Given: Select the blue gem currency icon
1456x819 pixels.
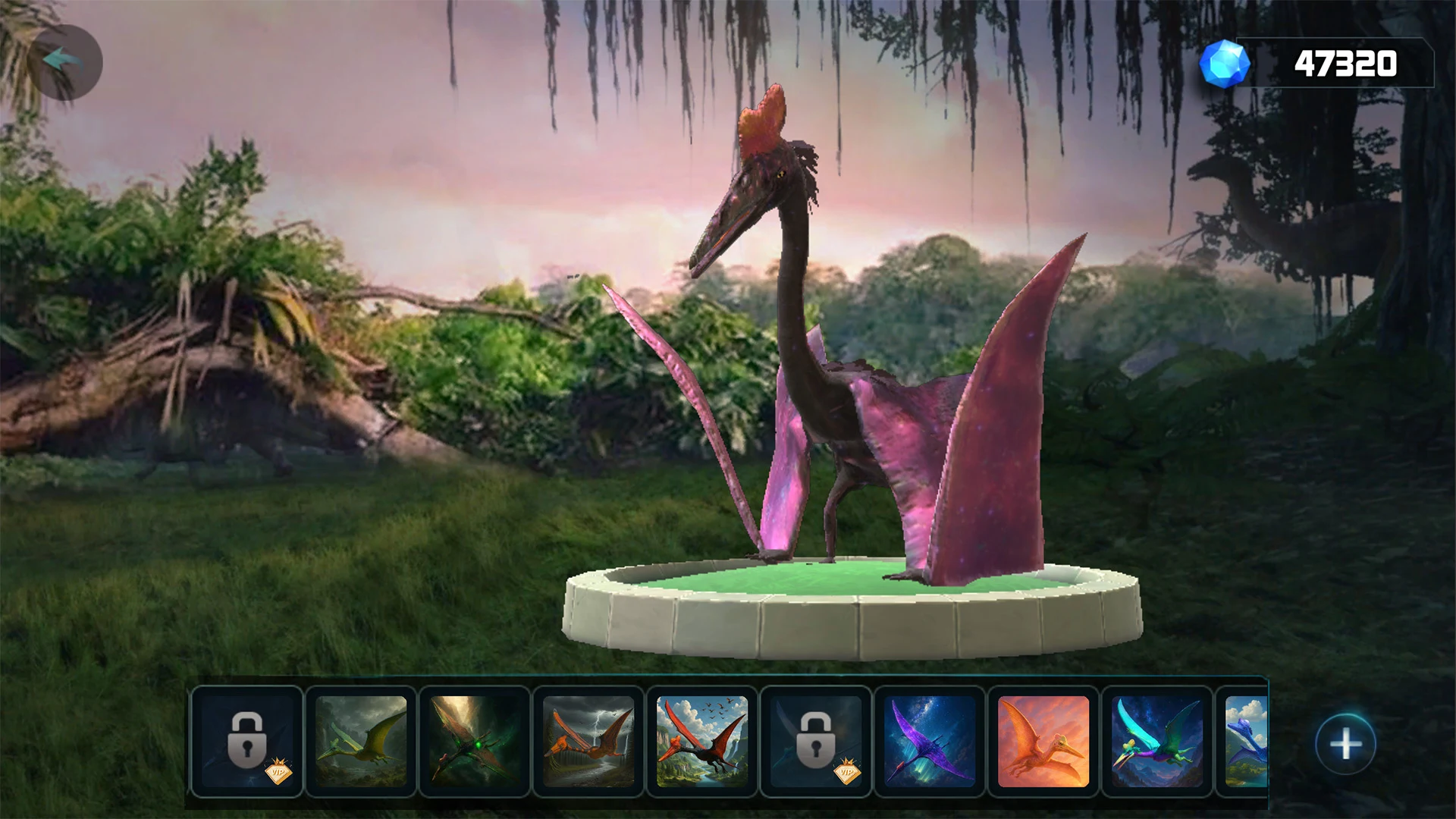Looking at the screenshot, I should [1224, 64].
